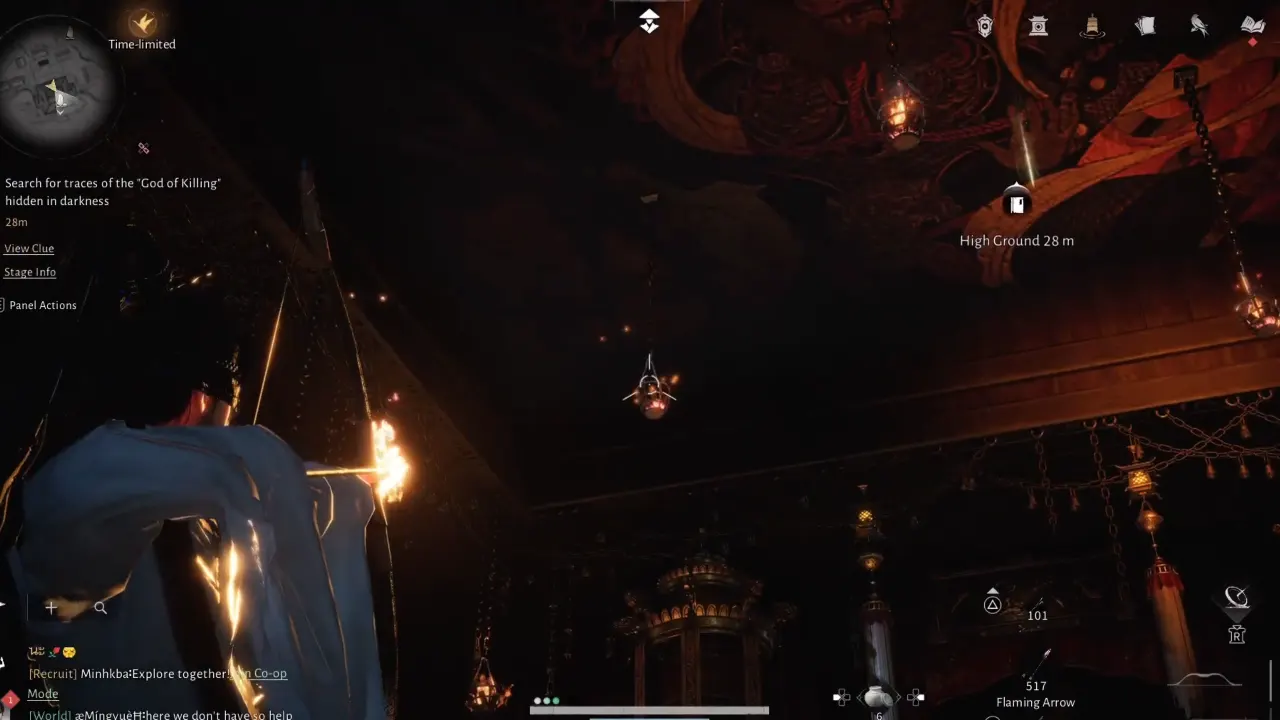The image size is (1280, 720).
Task: Click the messenger bird icon in top bar
Action: point(1198,25)
